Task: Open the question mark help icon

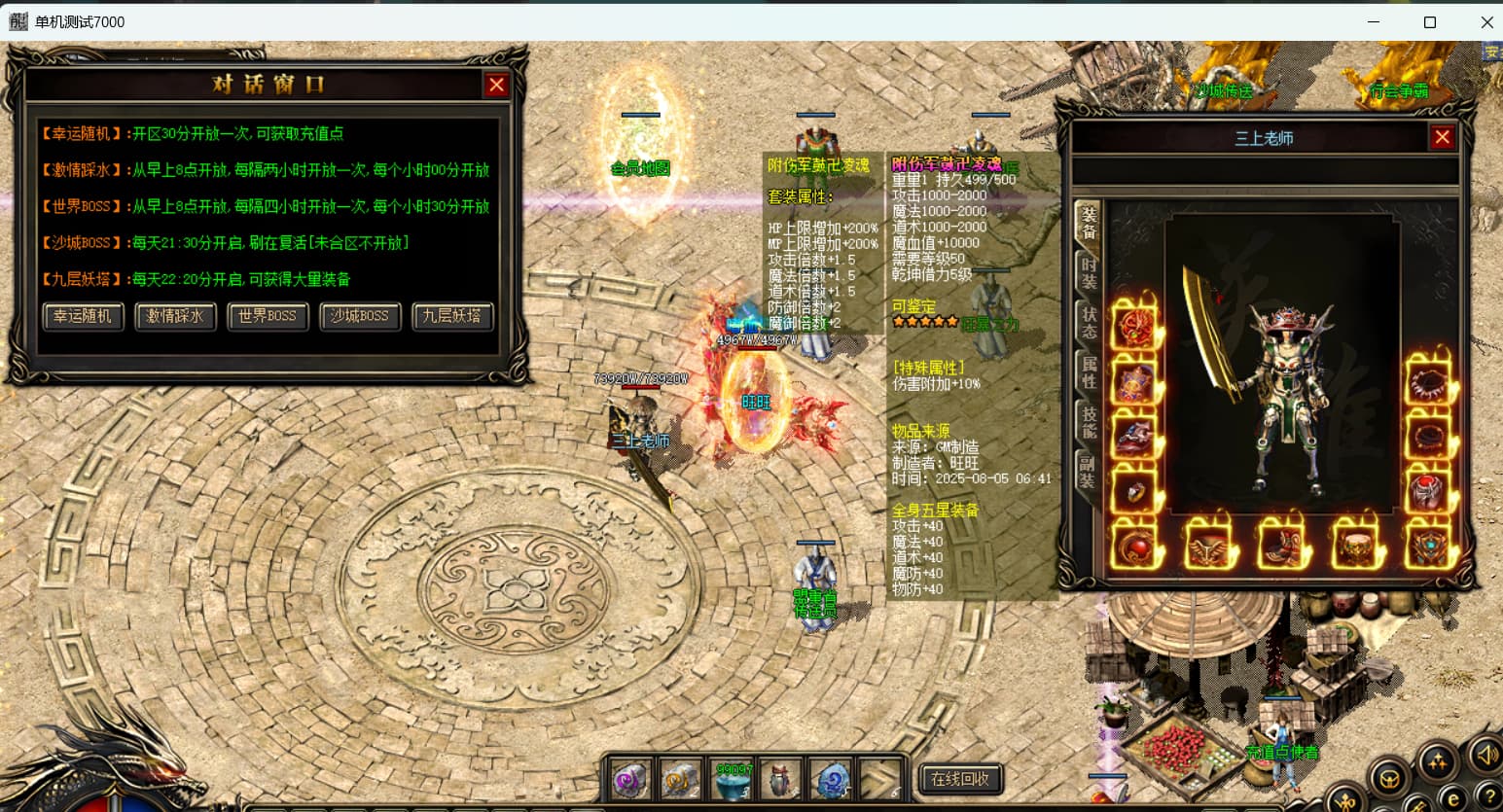Action: tap(1489, 797)
